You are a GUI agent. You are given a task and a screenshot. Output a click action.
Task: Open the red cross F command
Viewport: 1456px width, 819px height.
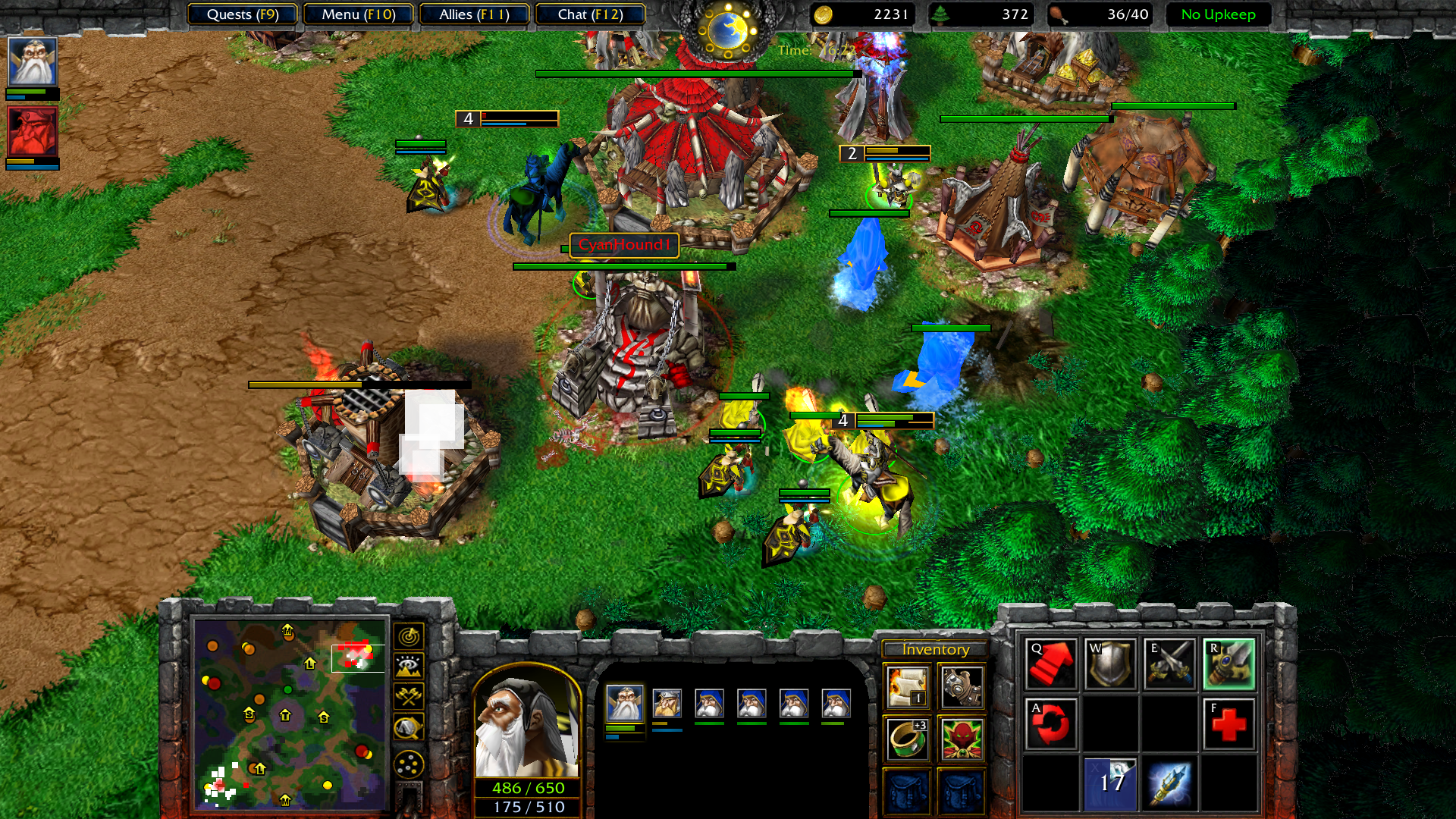tap(1228, 724)
